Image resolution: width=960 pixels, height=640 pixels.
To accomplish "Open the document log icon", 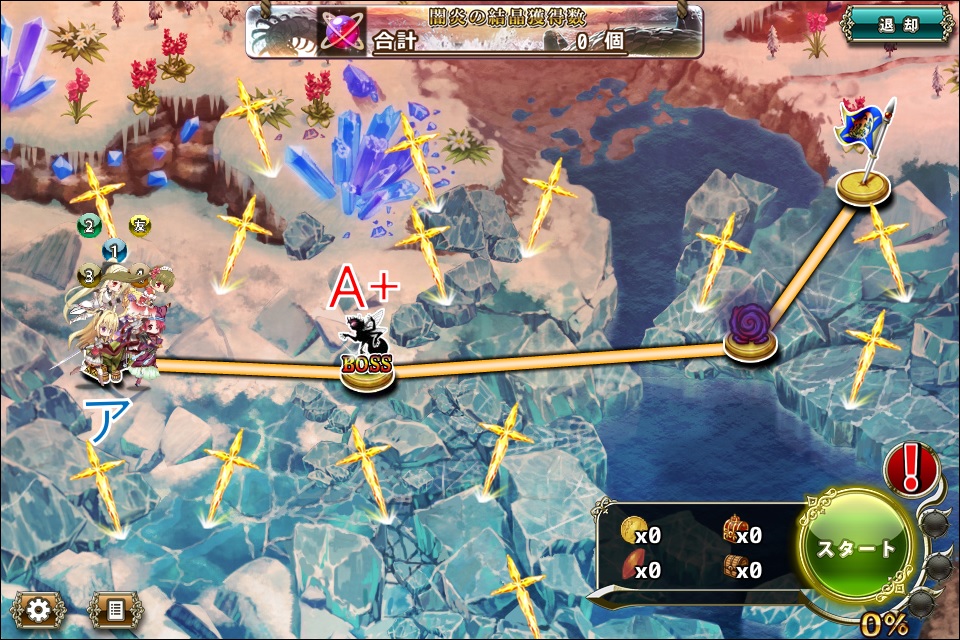I will (x=115, y=608).
